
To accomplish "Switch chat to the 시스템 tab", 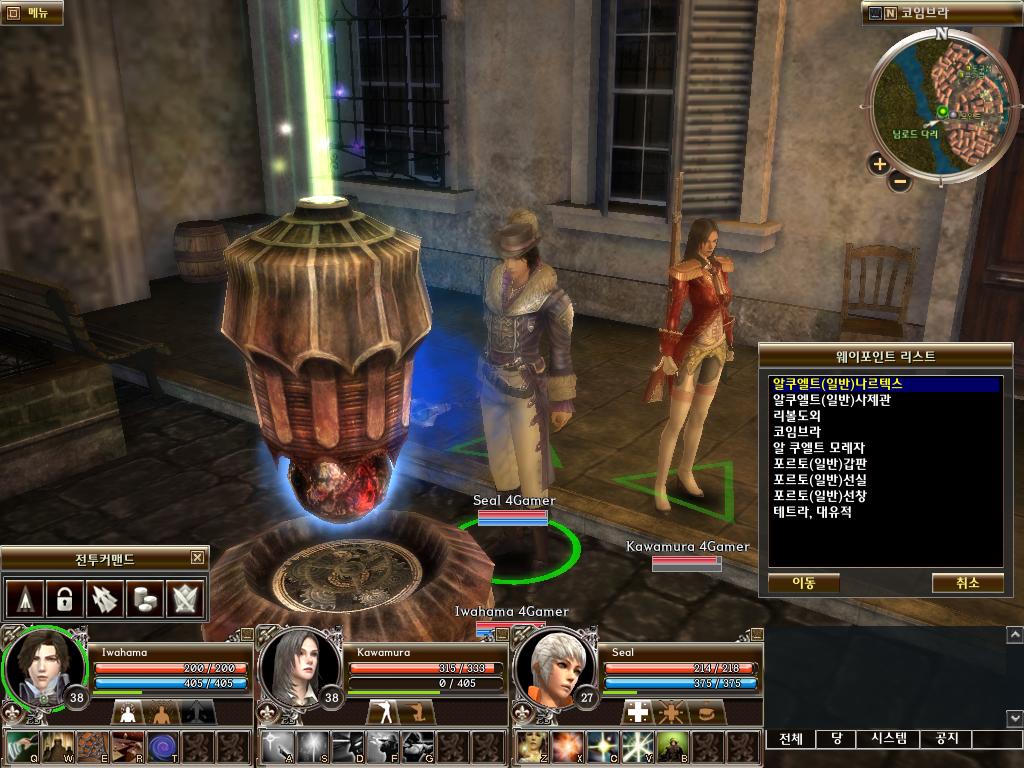I will [888, 739].
